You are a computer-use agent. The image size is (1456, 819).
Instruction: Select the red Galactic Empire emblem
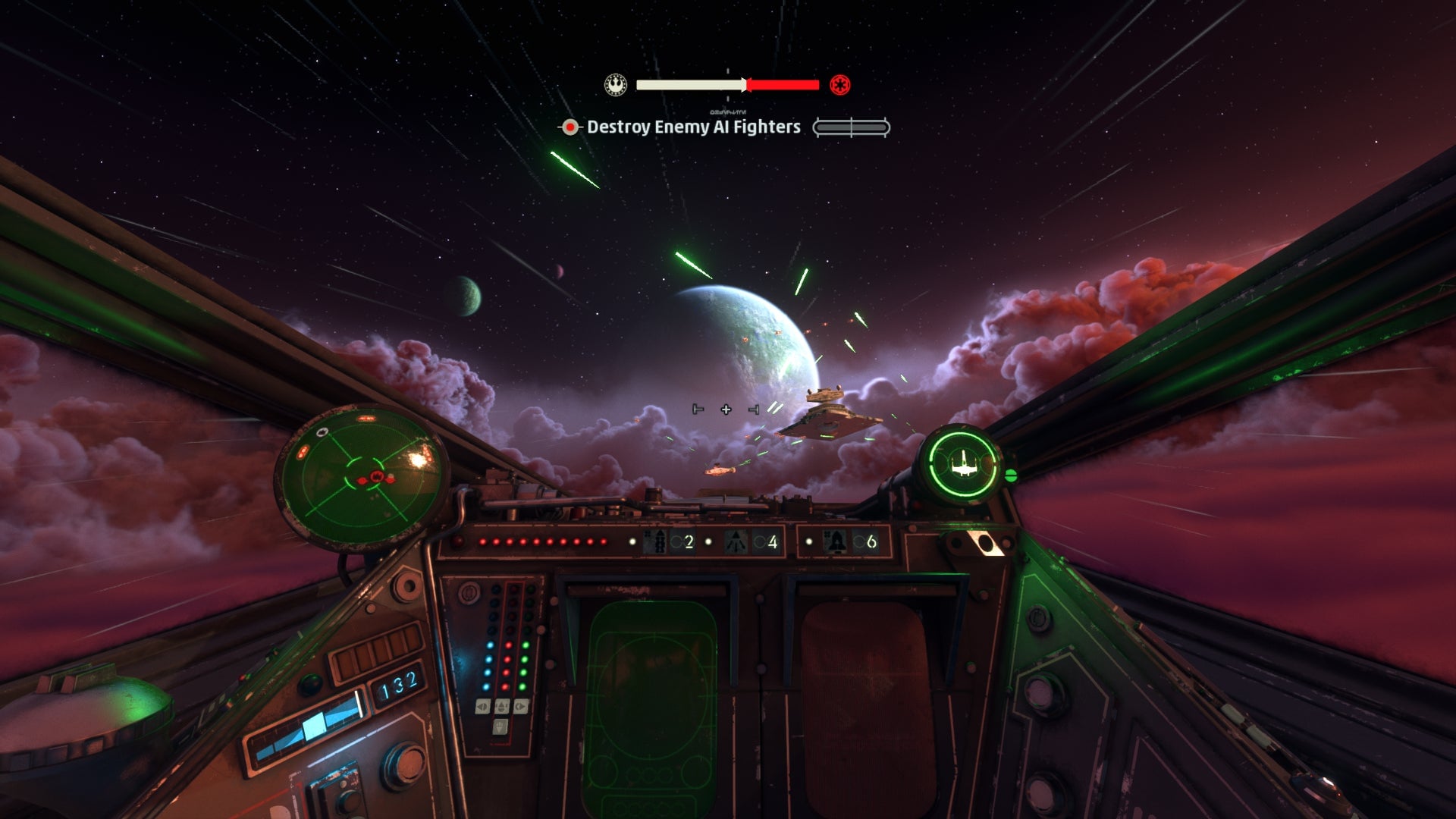coord(840,86)
